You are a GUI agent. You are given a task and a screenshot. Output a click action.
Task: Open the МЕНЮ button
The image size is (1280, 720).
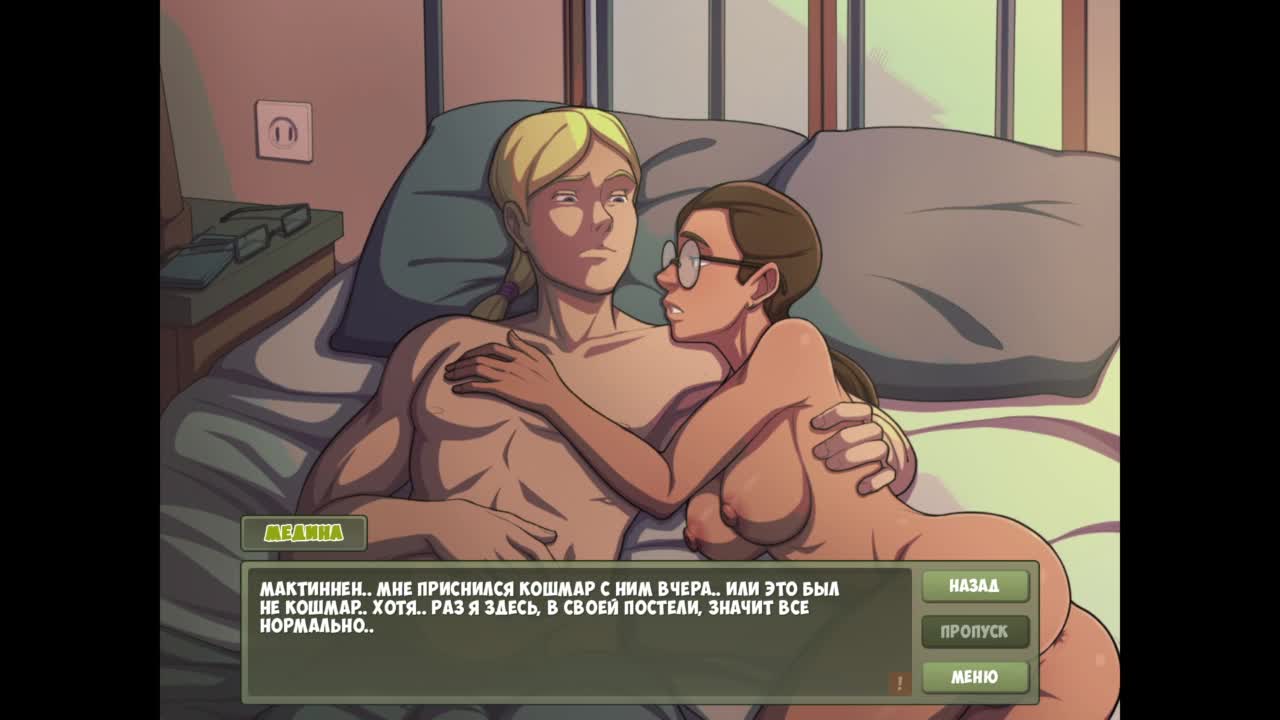point(975,677)
